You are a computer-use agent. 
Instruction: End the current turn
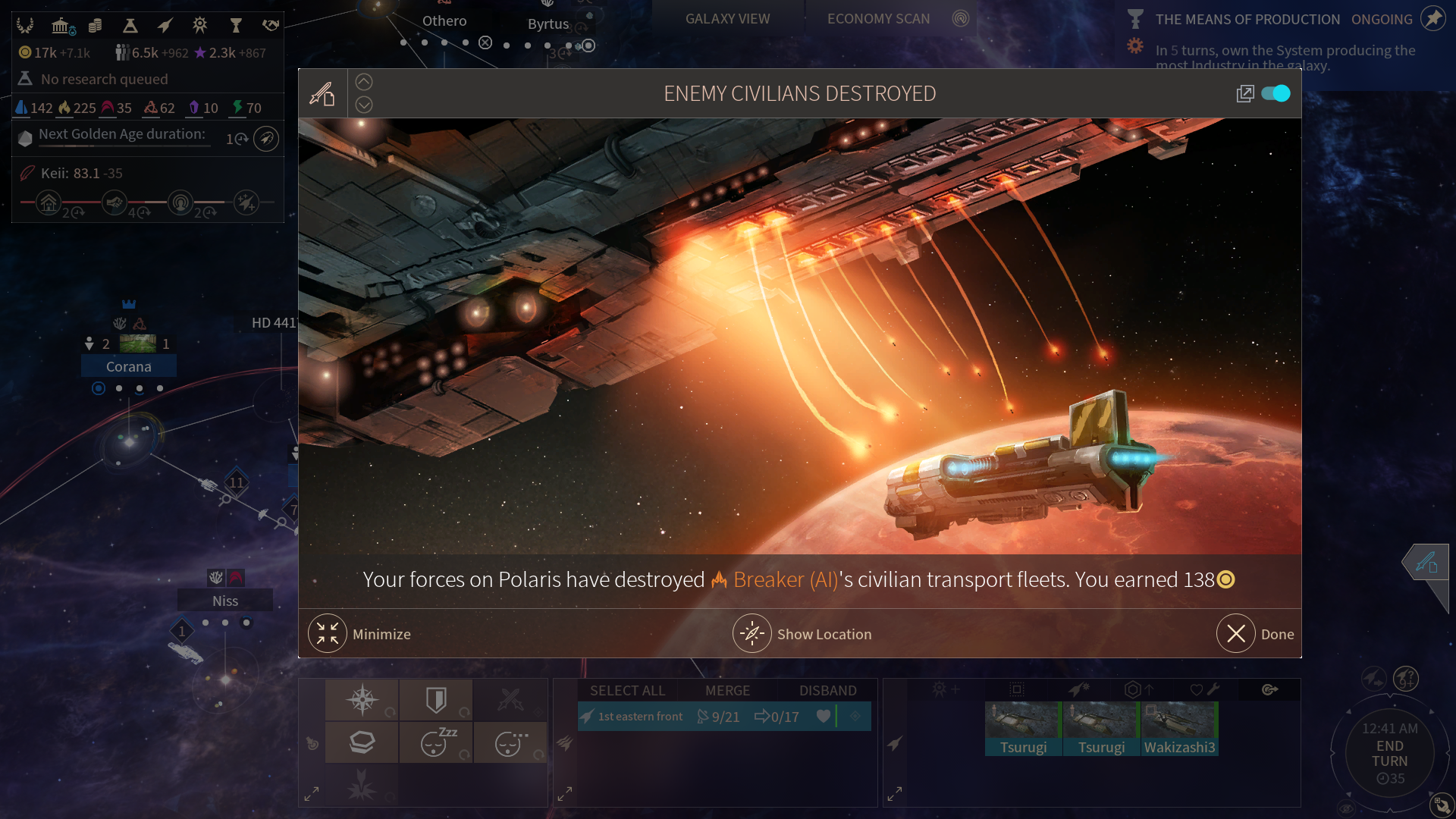point(1389,754)
